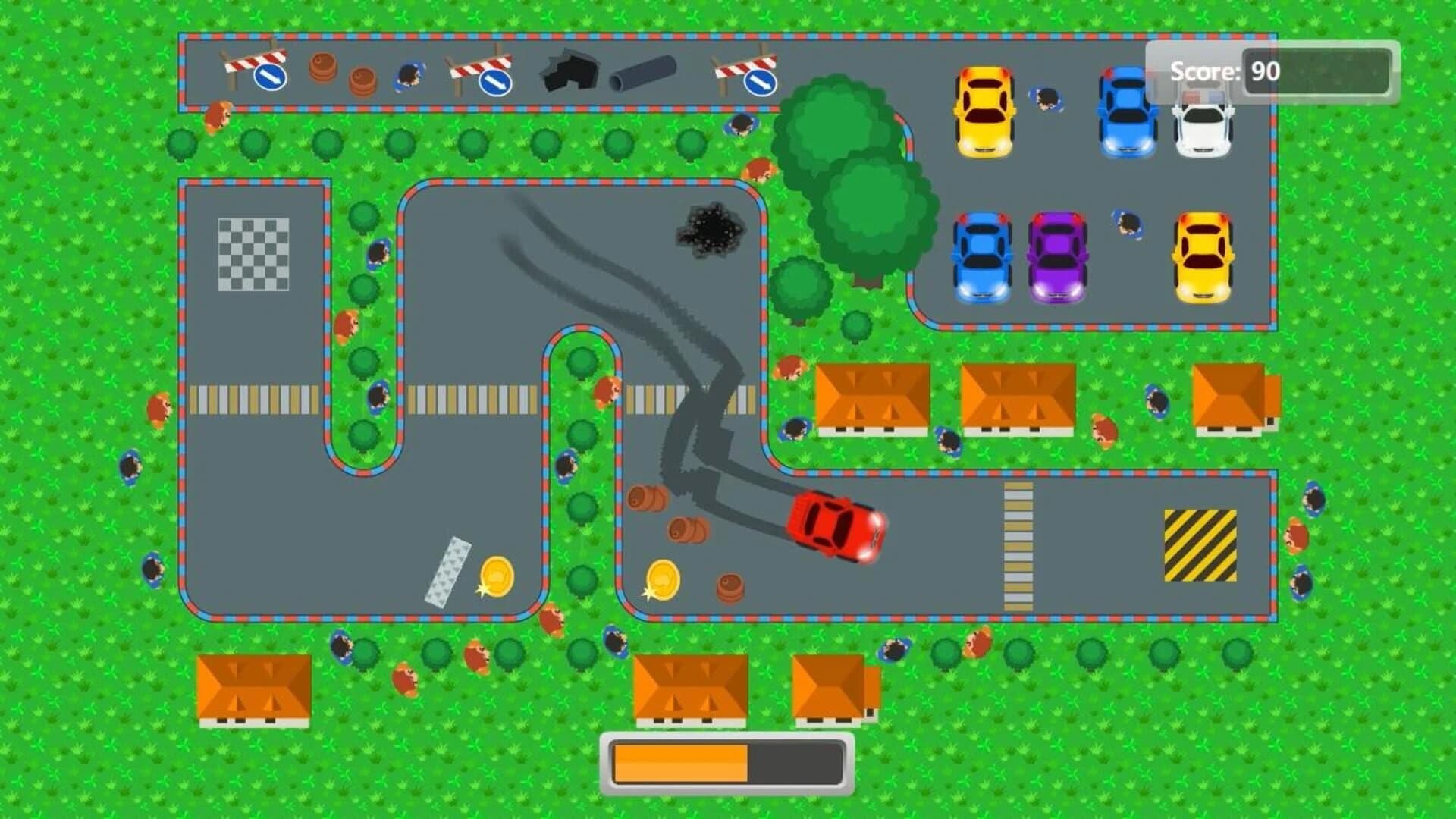This screenshot has width=1456, height=819.
Task: Click the gray pipe on the top road
Action: pos(641,73)
